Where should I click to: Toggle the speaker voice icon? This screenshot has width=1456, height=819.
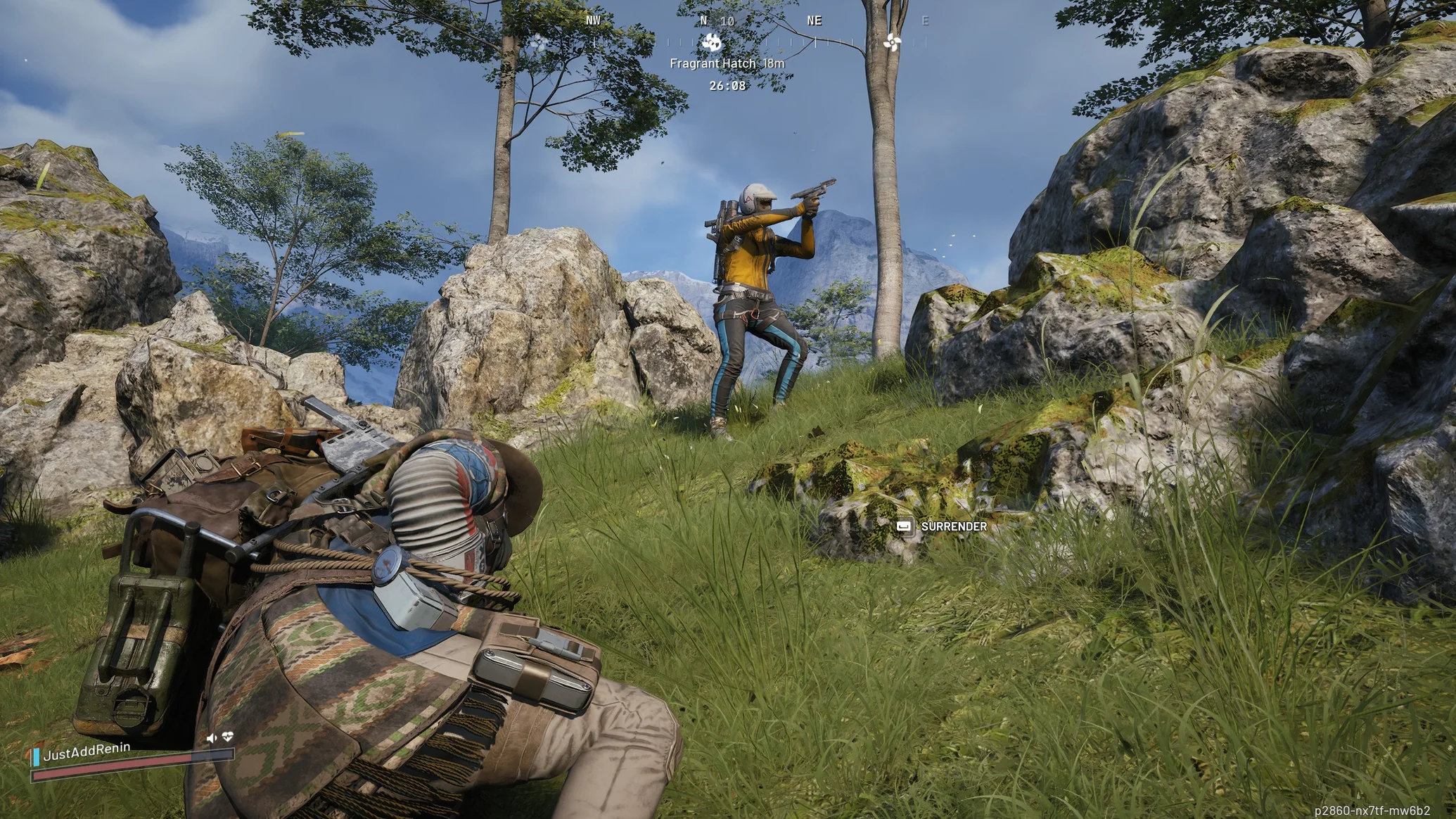(x=211, y=738)
